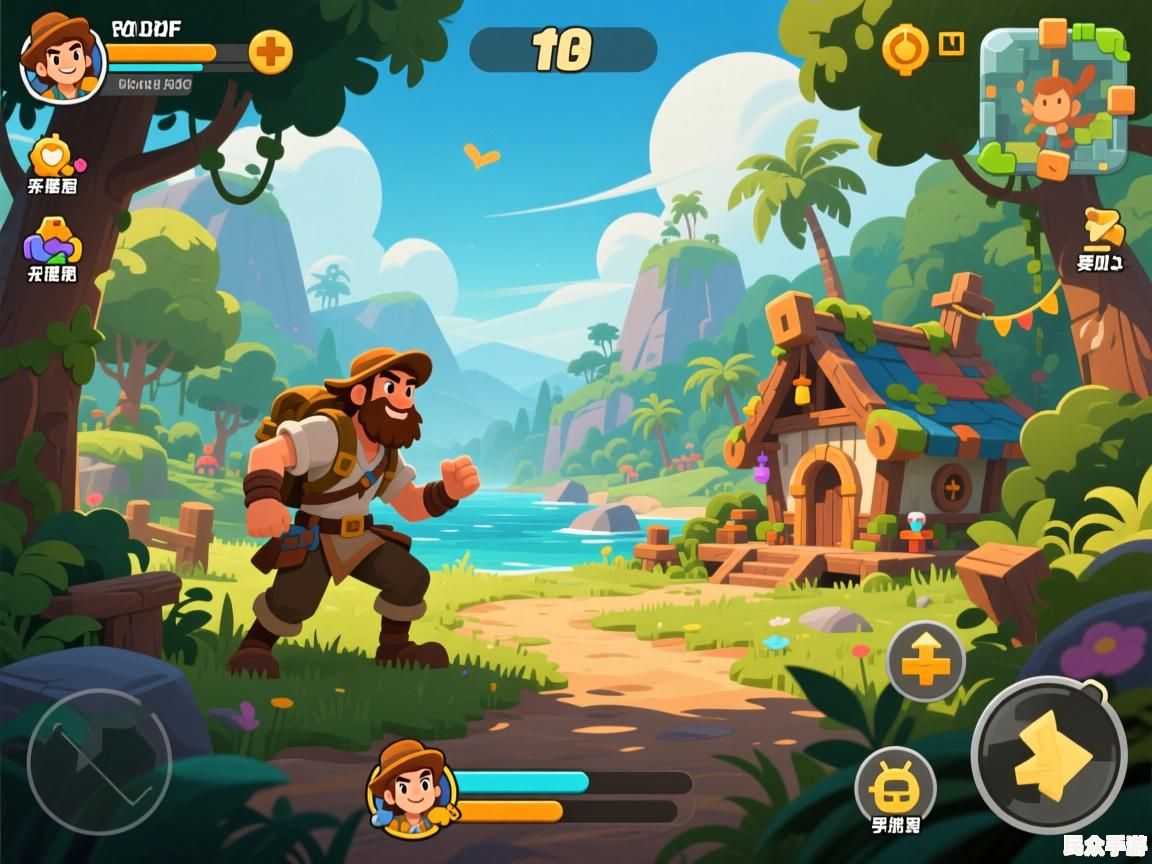Select the character portrait beside the bottom bars

click(411, 788)
